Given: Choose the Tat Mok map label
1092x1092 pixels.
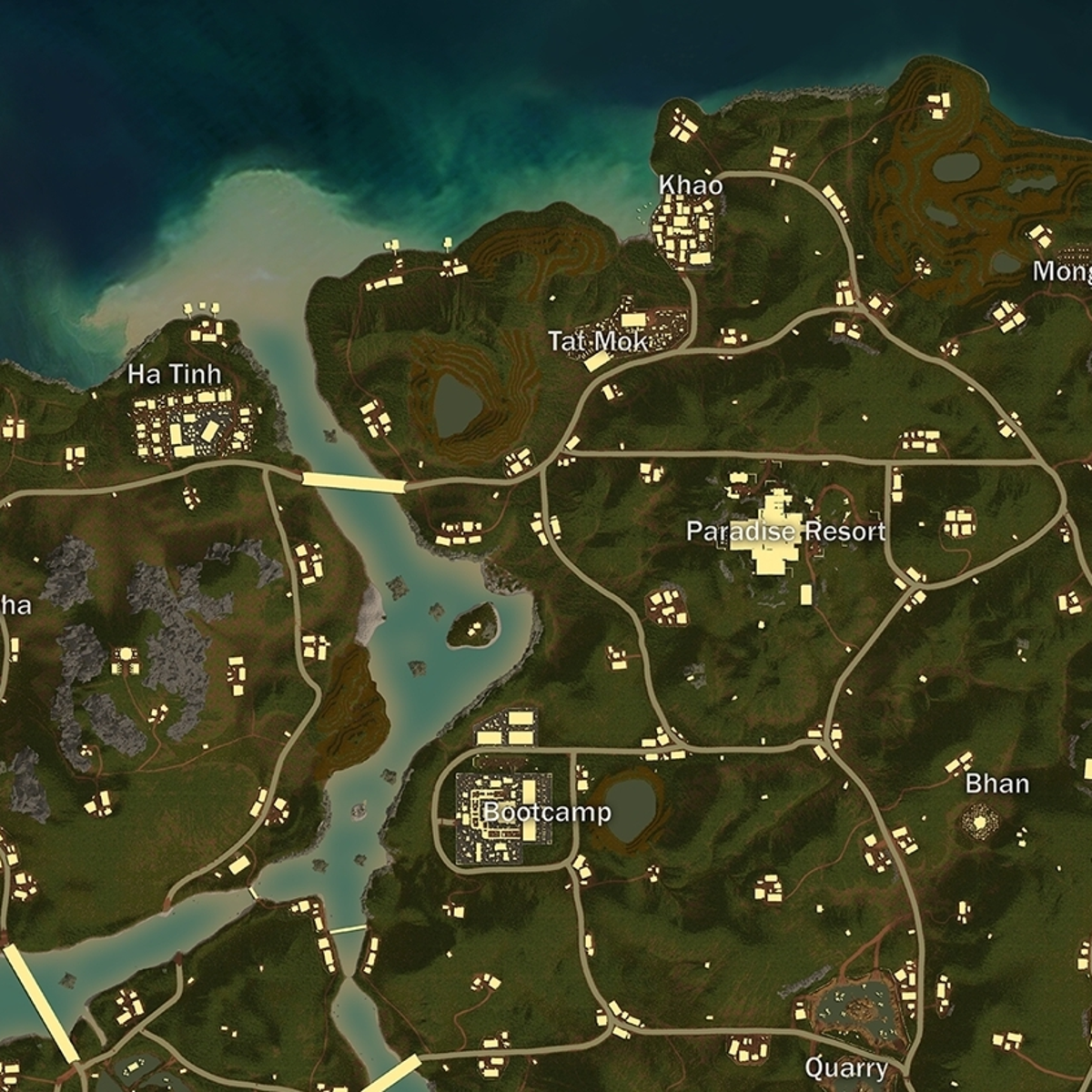Looking at the screenshot, I should point(598,341).
